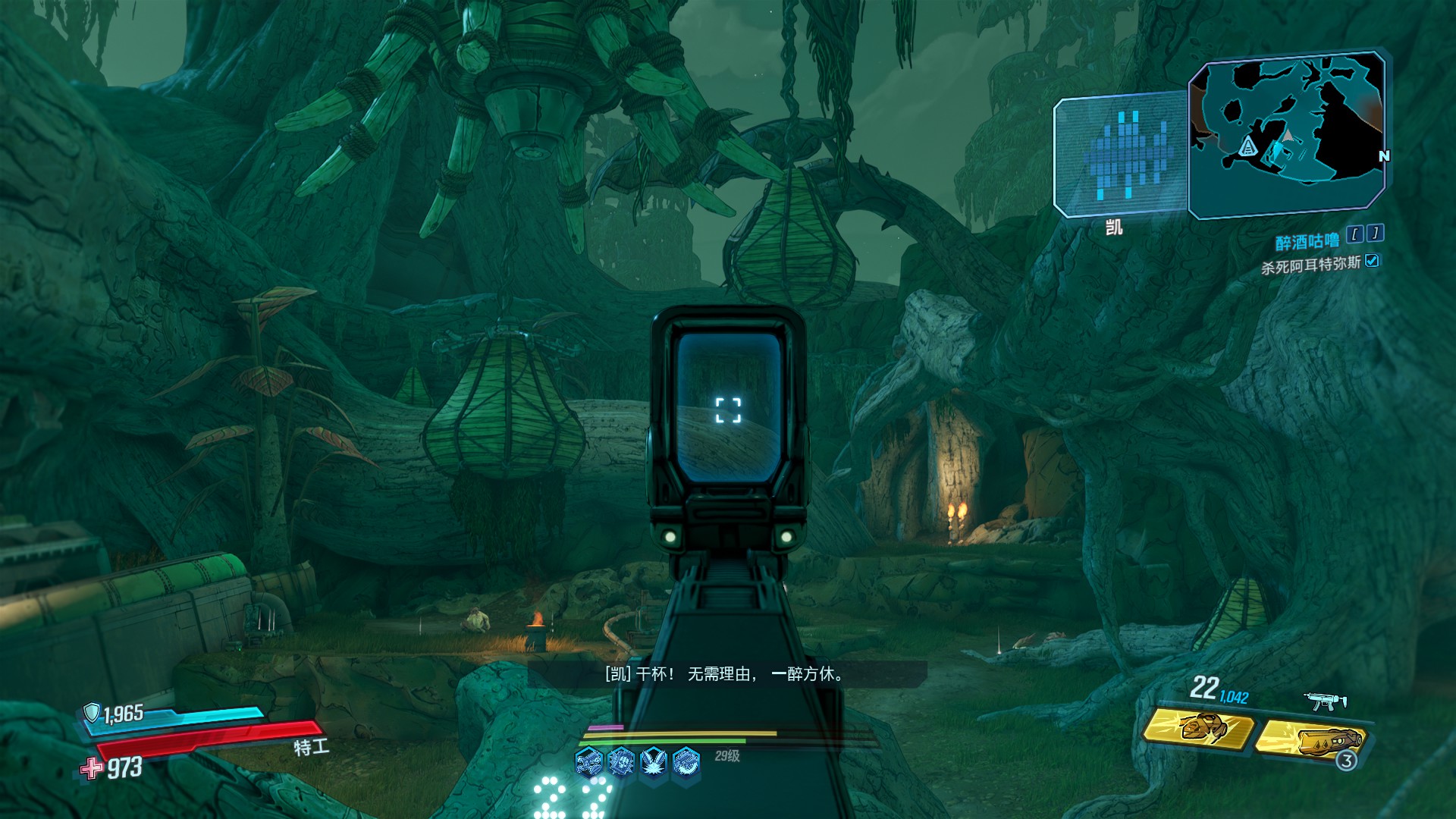
Task: Click the submachine gun ammo type icon
Action: click(x=1325, y=701)
